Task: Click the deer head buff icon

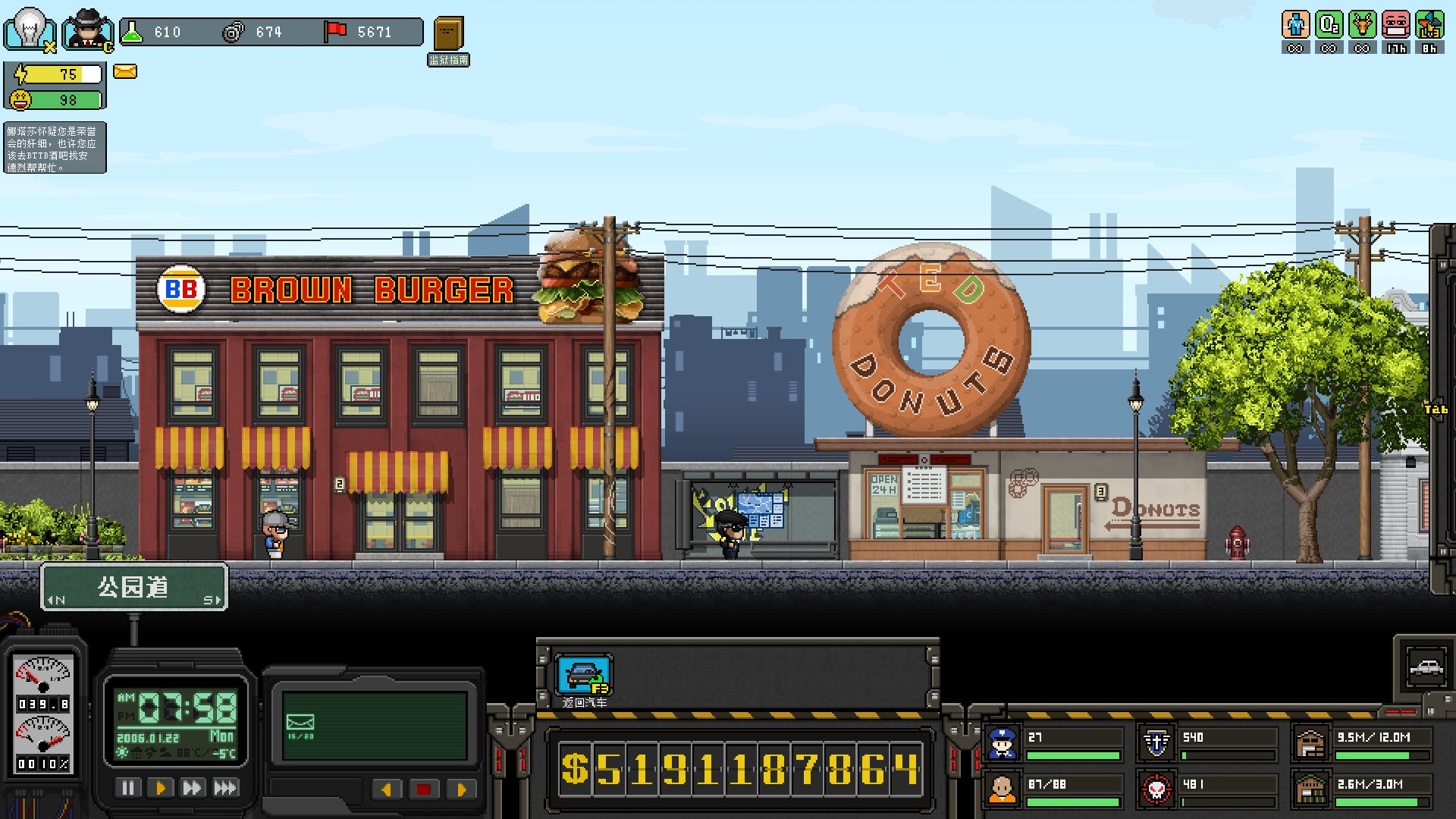Action: (x=1362, y=25)
